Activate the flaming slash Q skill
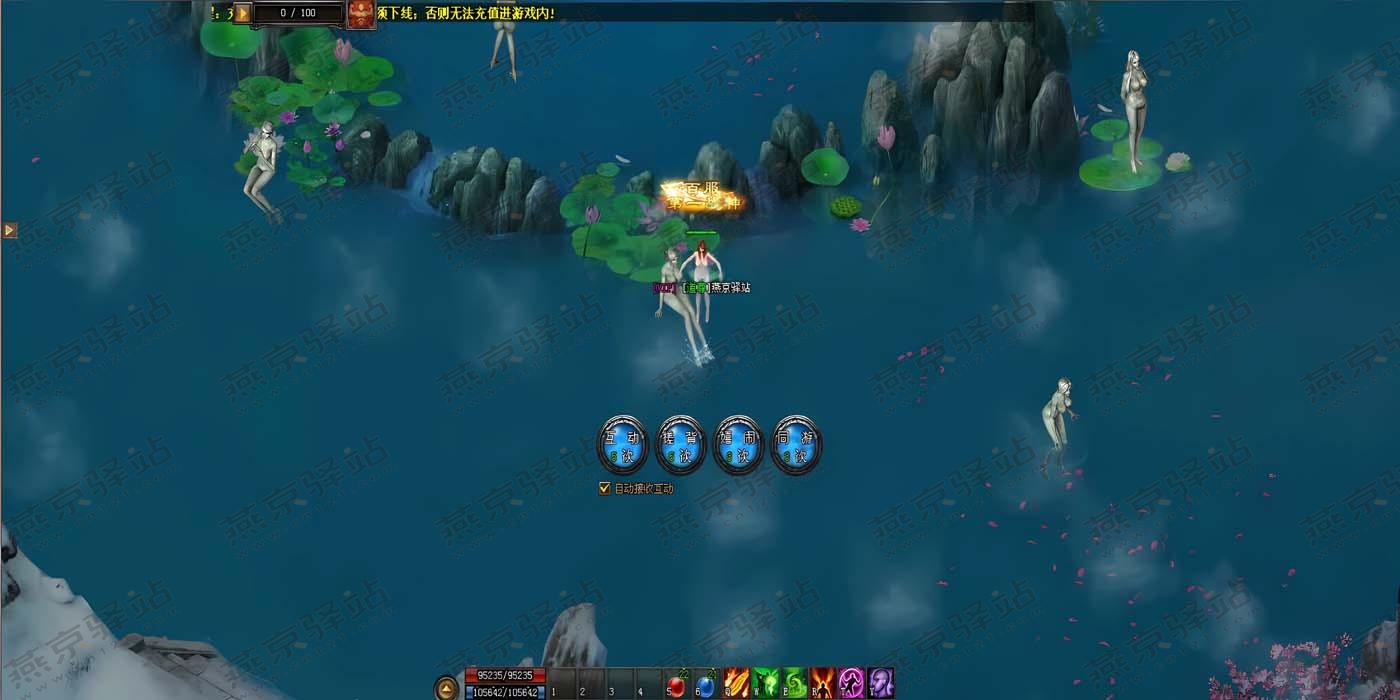Screen dimensions: 1400x700 pyautogui.click(x=736, y=684)
